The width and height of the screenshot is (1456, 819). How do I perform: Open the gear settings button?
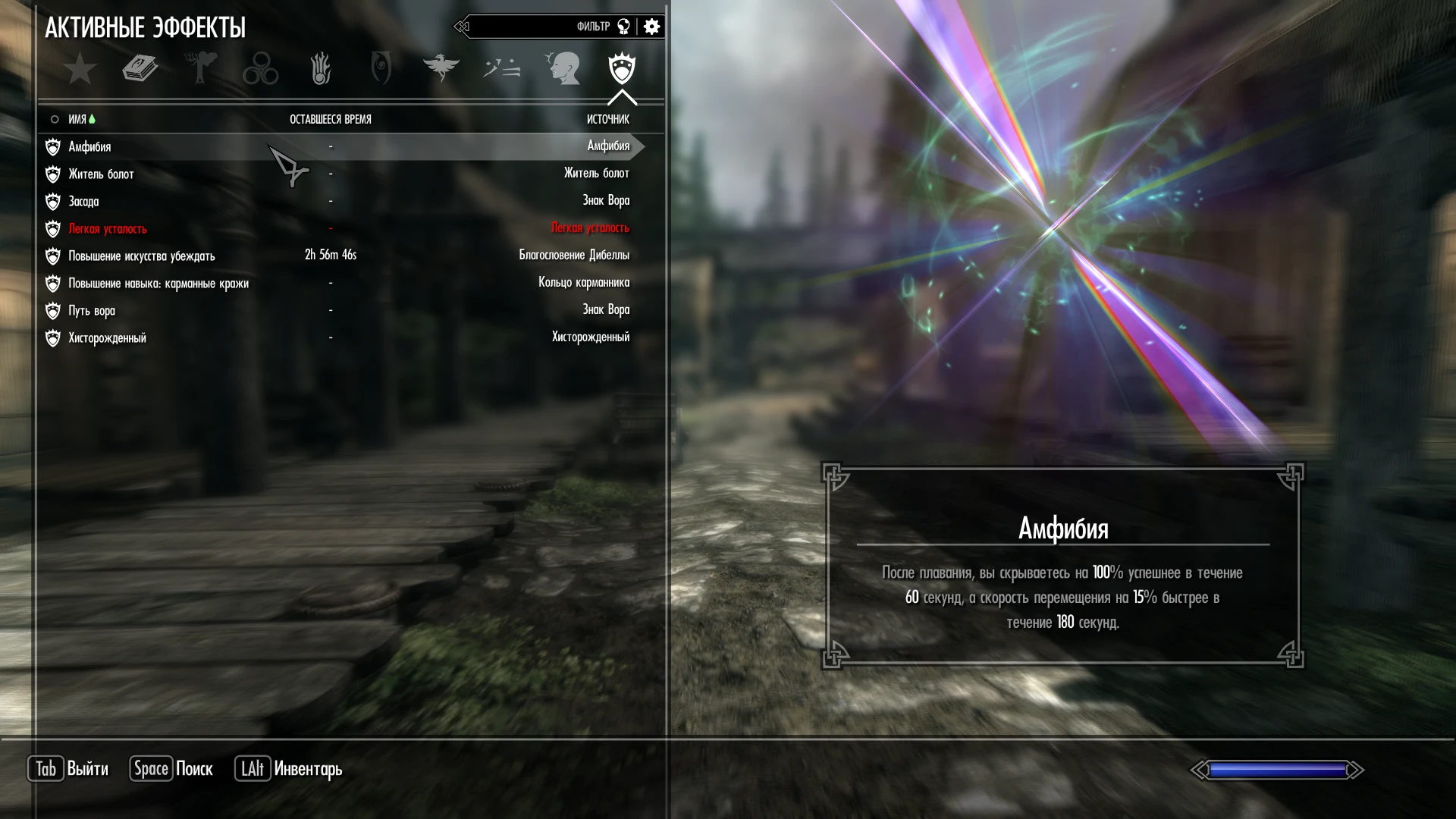point(651,27)
